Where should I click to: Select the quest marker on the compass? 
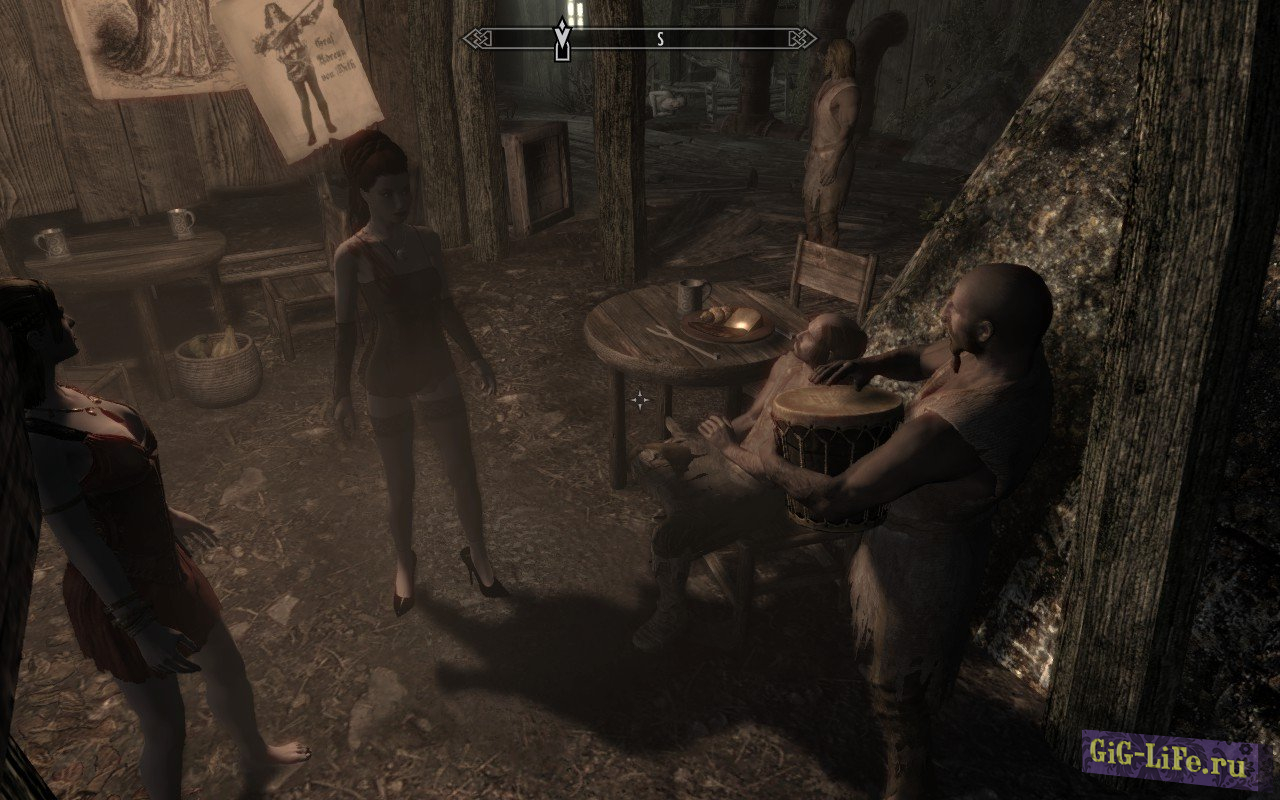[x=563, y=41]
